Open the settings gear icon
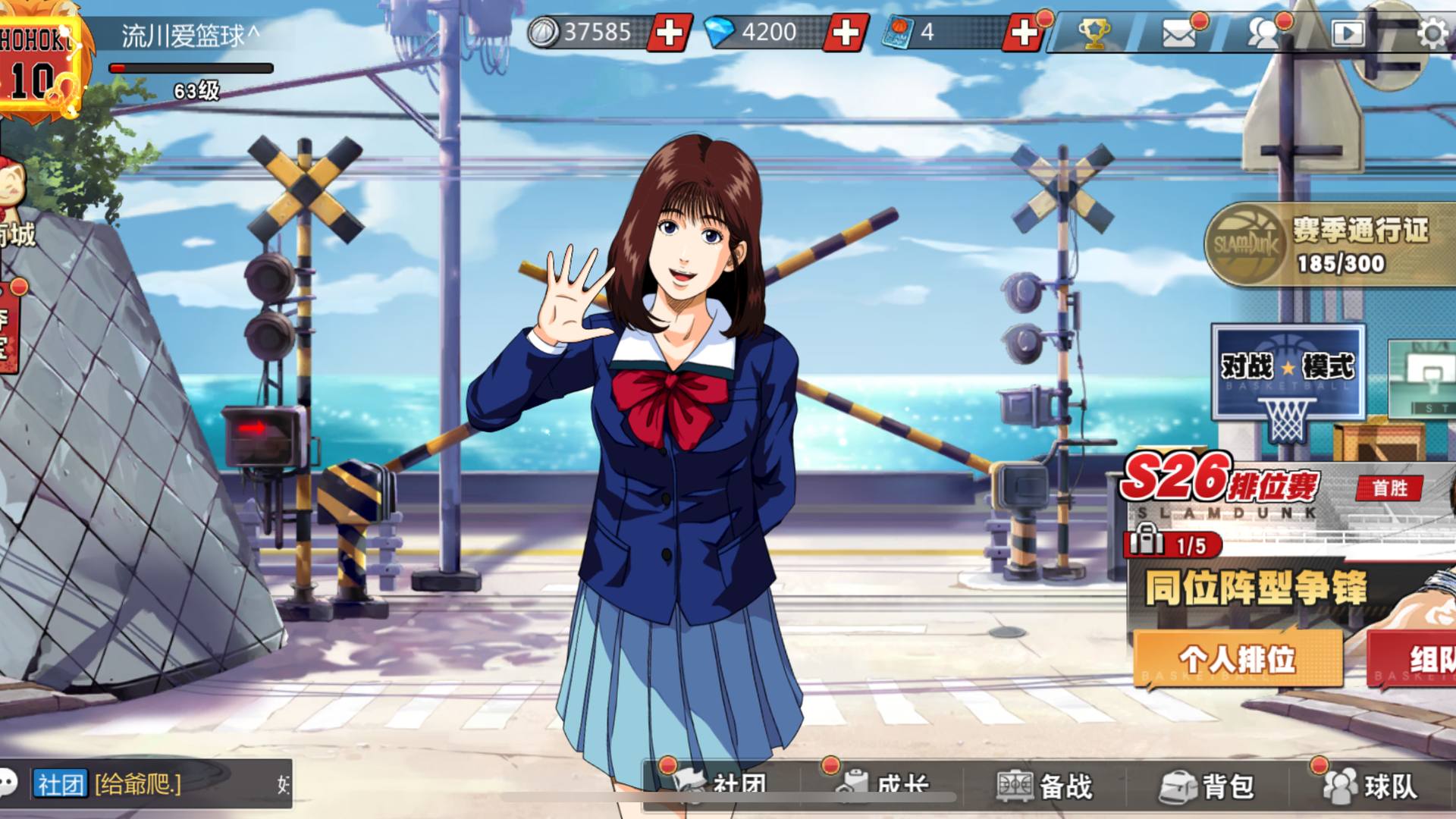 tap(1432, 33)
